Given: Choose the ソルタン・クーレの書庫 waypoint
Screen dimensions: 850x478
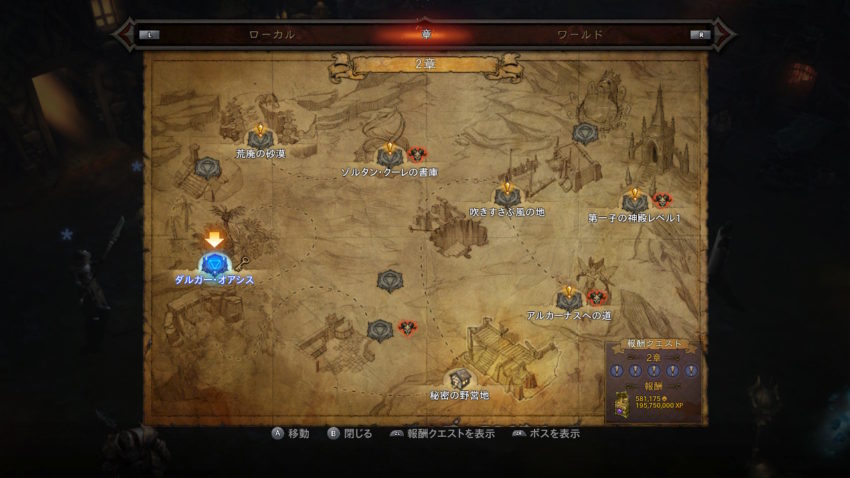Looking at the screenshot, I should (x=389, y=155).
